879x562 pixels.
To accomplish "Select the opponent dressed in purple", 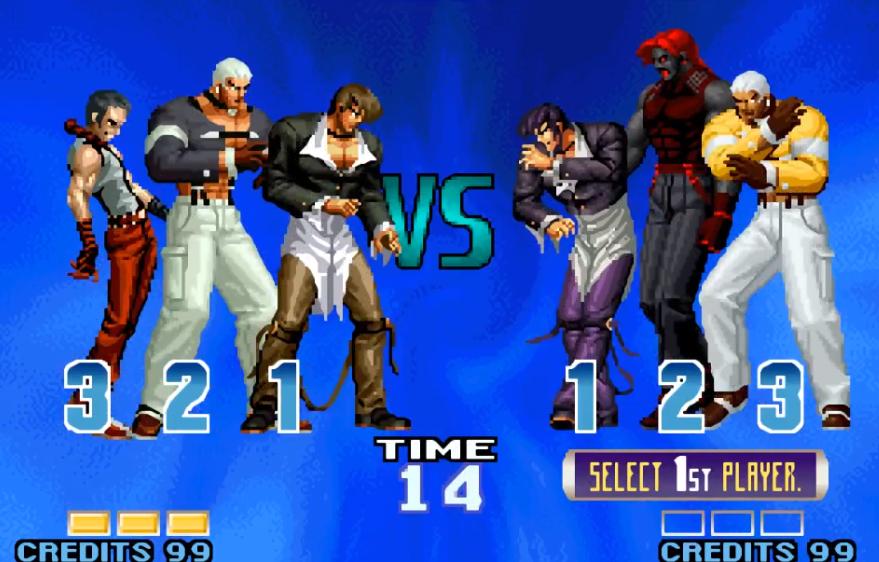I will click(x=574, y=240).
